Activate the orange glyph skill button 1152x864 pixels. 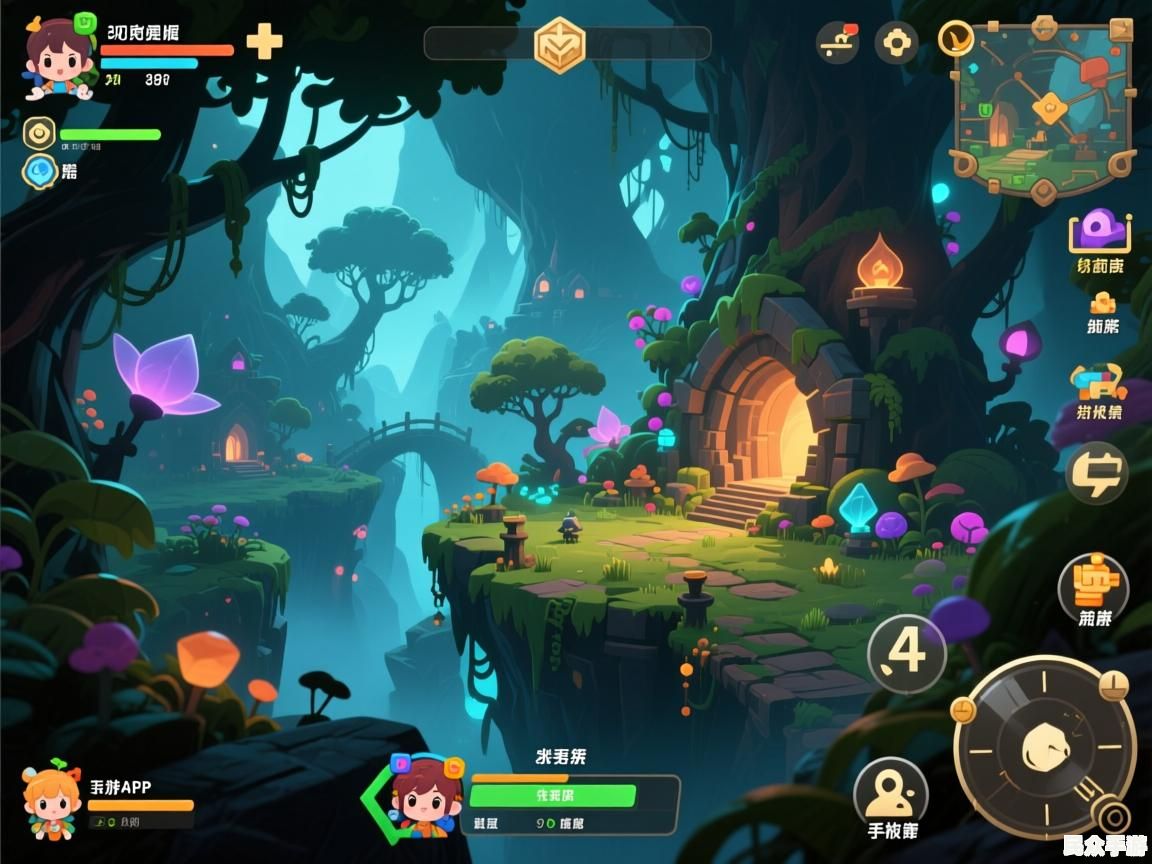pos(1093,583)
